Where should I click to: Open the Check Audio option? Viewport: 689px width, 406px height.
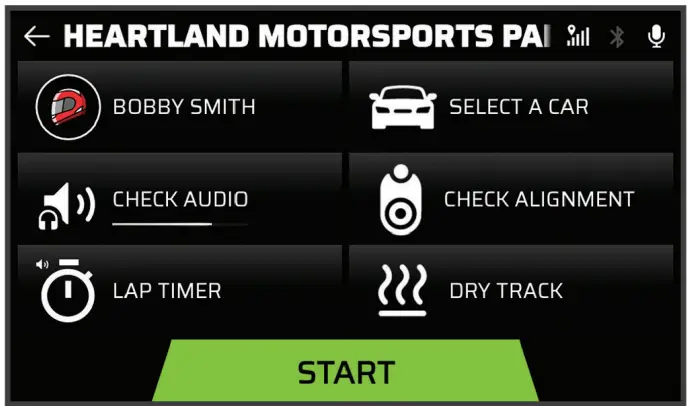180,199
